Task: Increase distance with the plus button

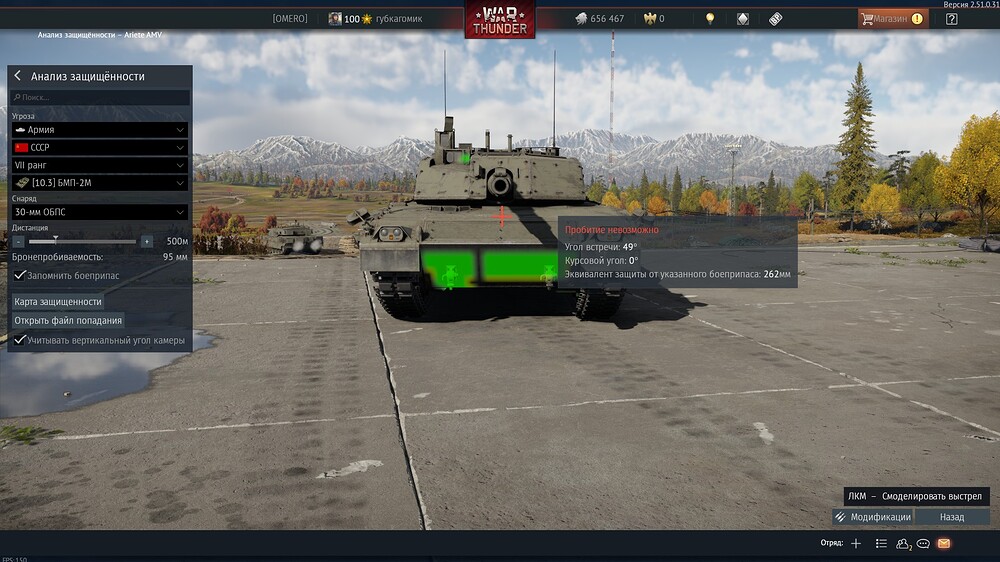Action: coord(147,241)
